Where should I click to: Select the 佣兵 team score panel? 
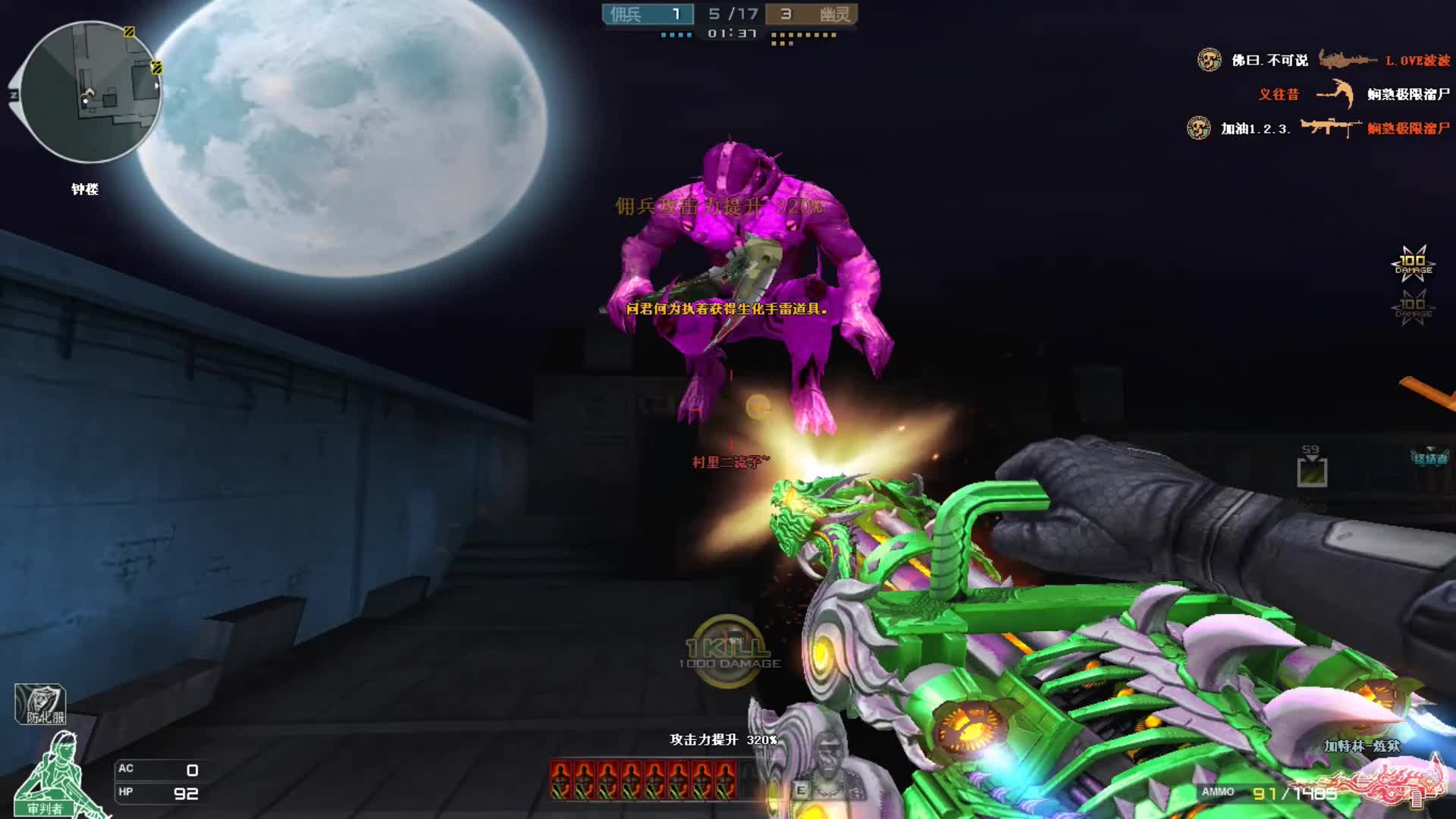[648, 14]
